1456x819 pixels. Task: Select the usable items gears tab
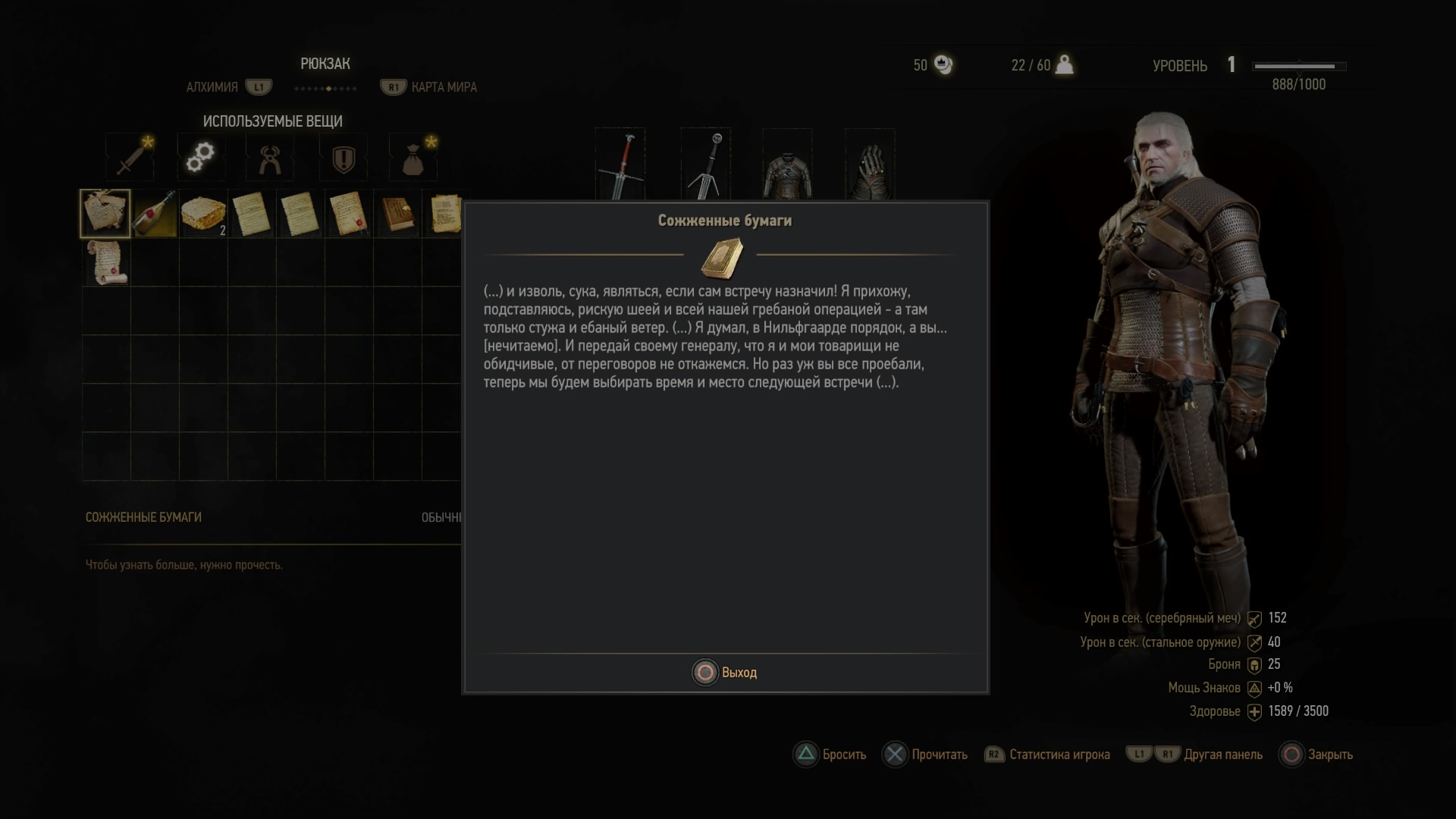click(x=200, y=157)
